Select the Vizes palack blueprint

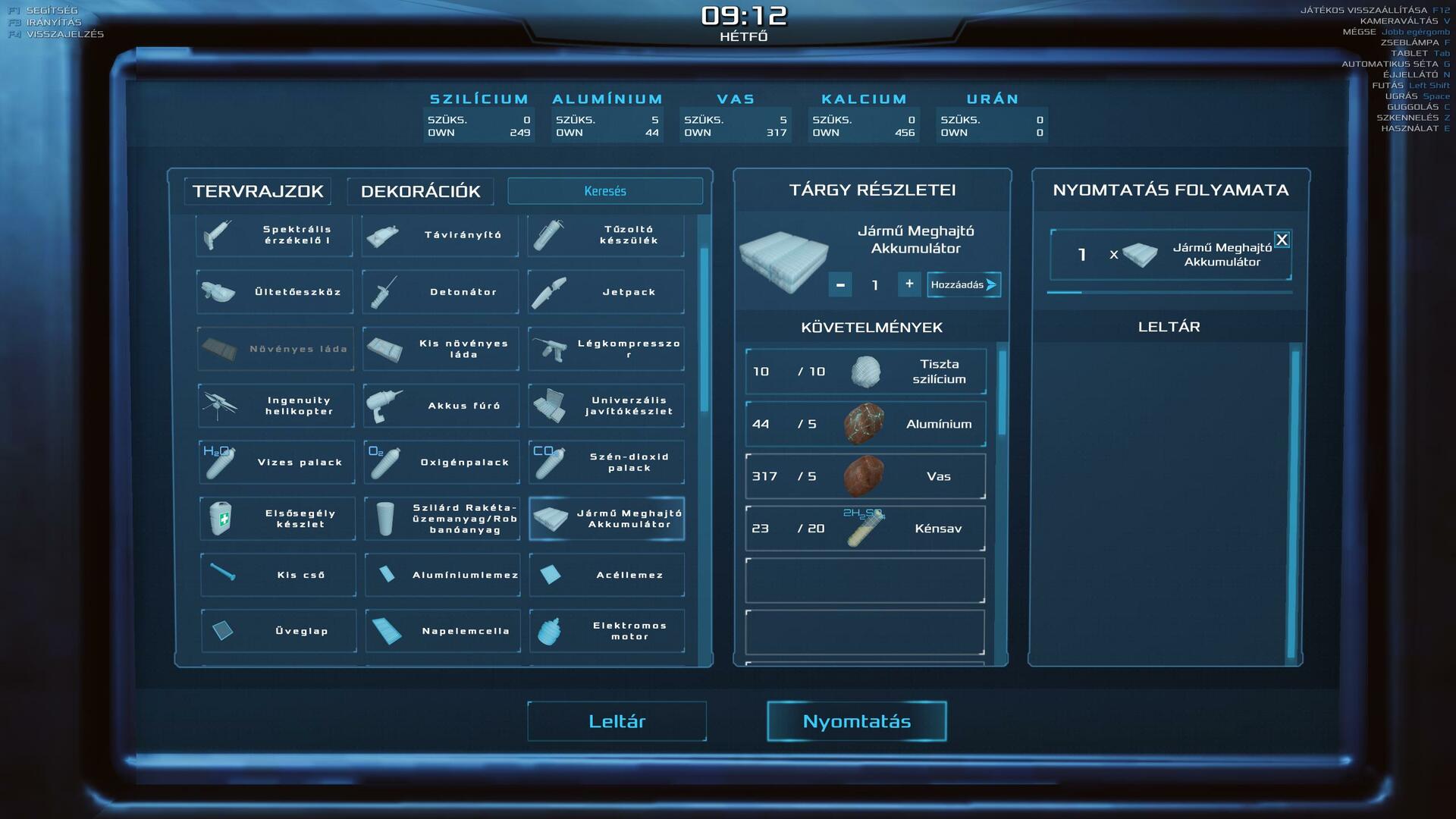click(277, 462)
